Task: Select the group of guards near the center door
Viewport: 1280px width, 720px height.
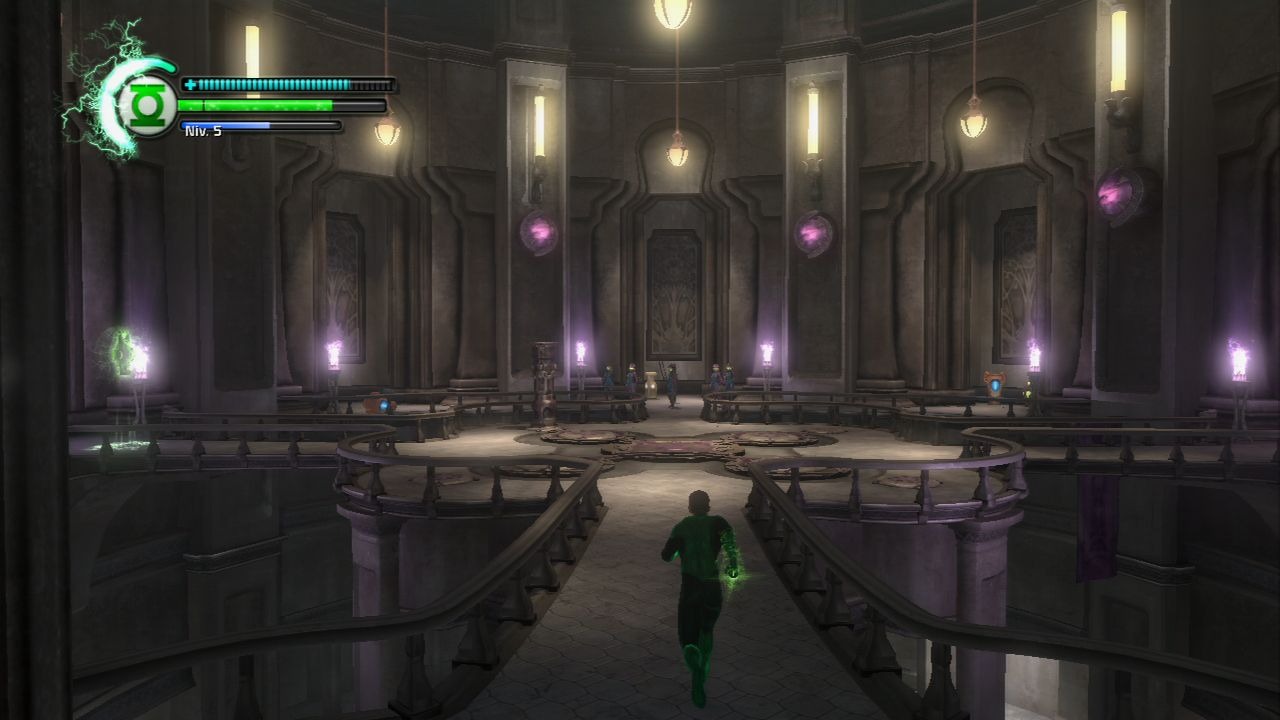Action: [722, 378]
